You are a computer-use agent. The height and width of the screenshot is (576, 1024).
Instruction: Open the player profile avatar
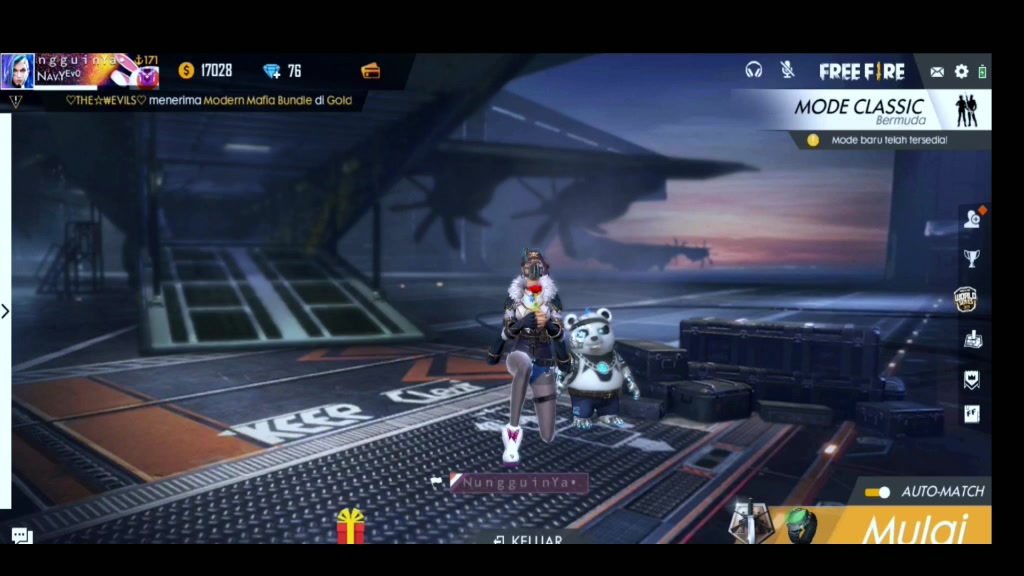[x=18, y=71]
